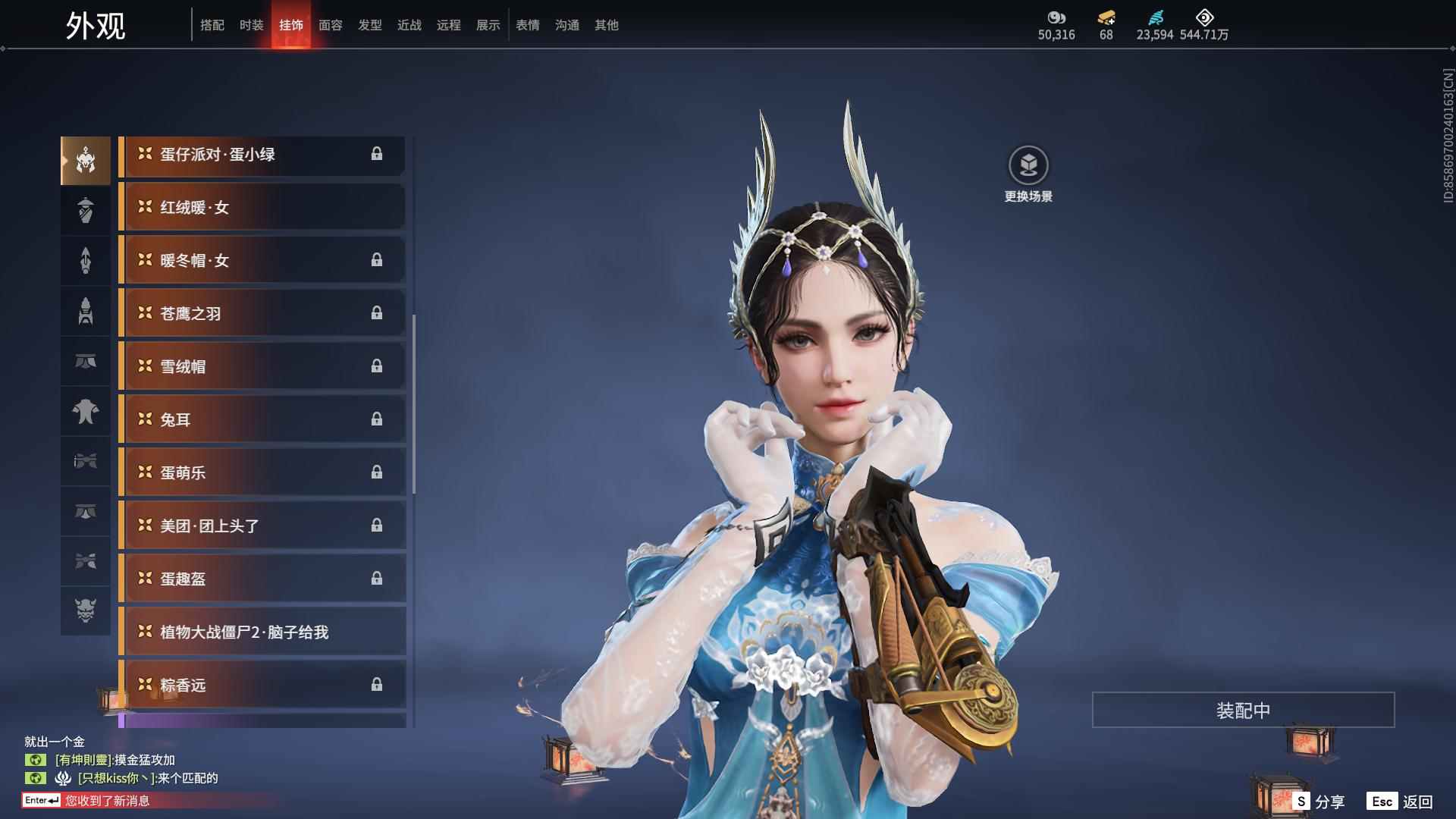Open the 近战 melee tab
1456x819 pixels.
tap(409, 25)
